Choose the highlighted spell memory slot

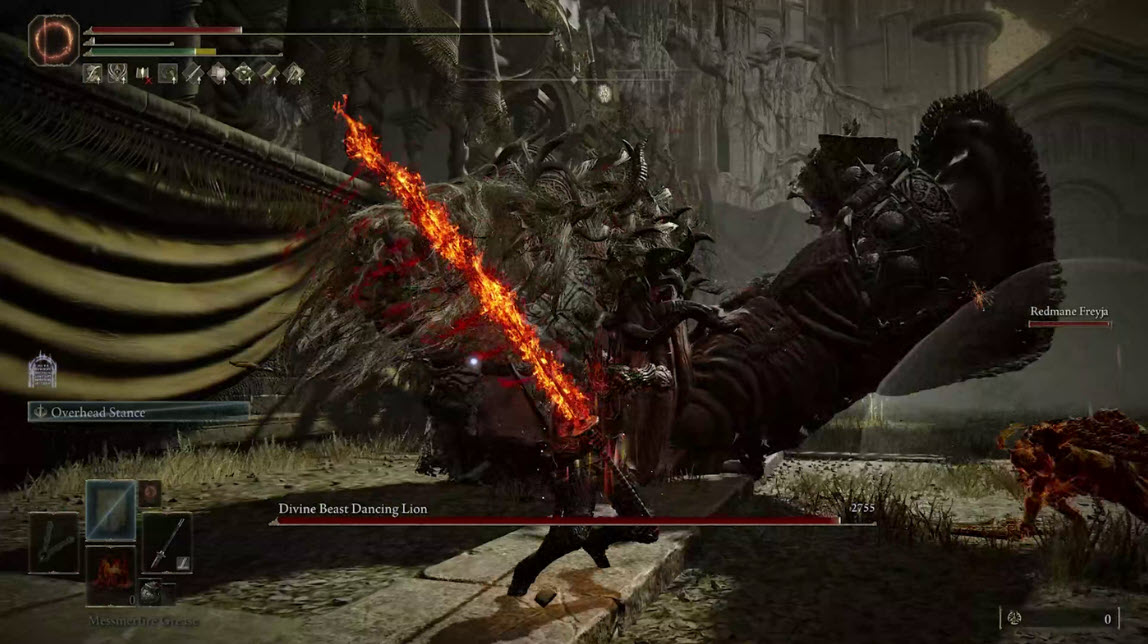[110, 510]
